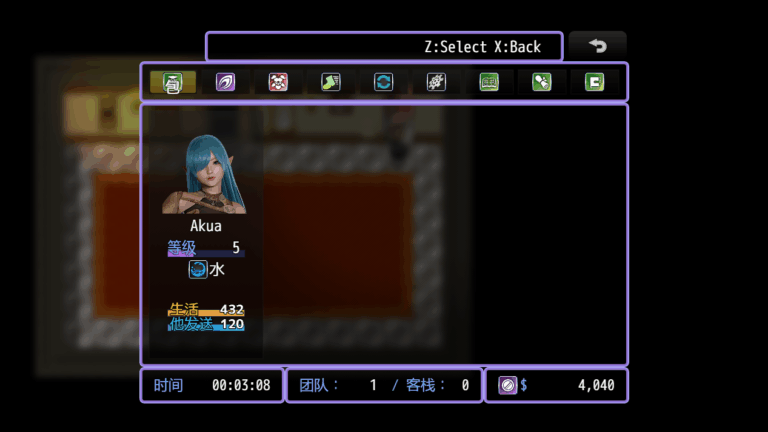Open the green book icon
The height and width of the screenshot is (432, 768).
pos(489,82)
